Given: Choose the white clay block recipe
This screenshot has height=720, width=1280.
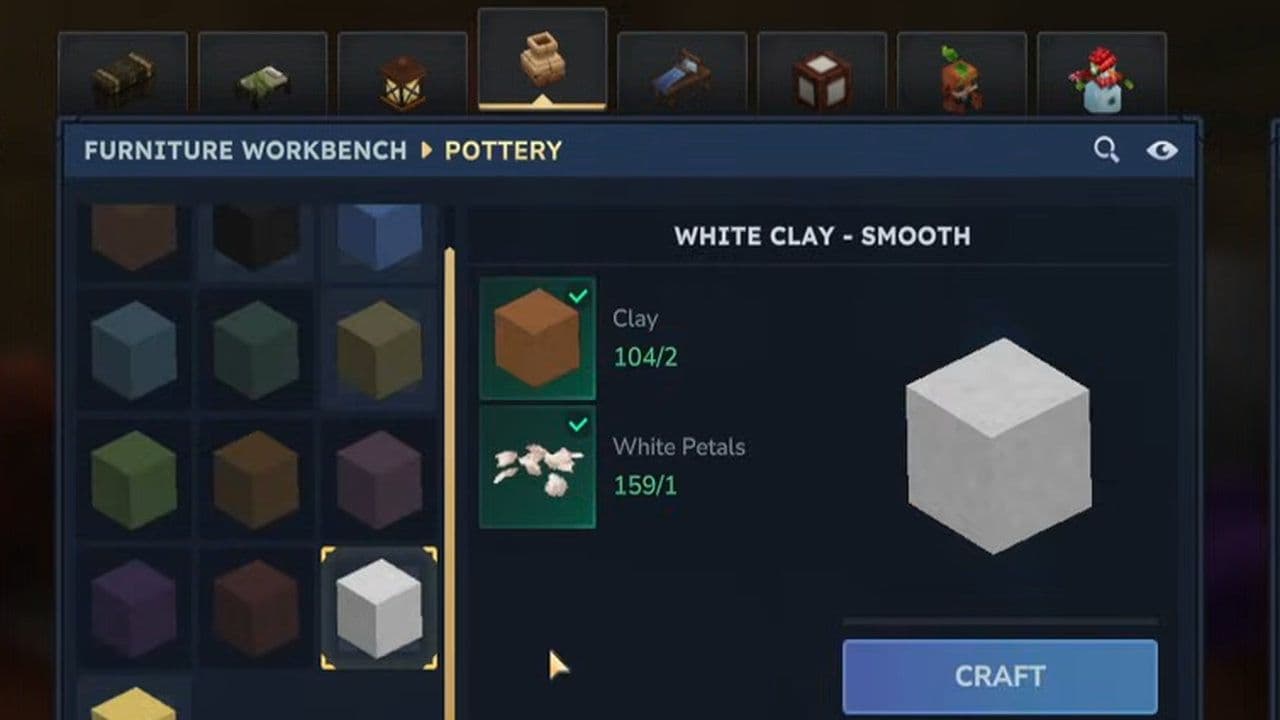Looking at the screenshot, I should click(x=379, y=607).
